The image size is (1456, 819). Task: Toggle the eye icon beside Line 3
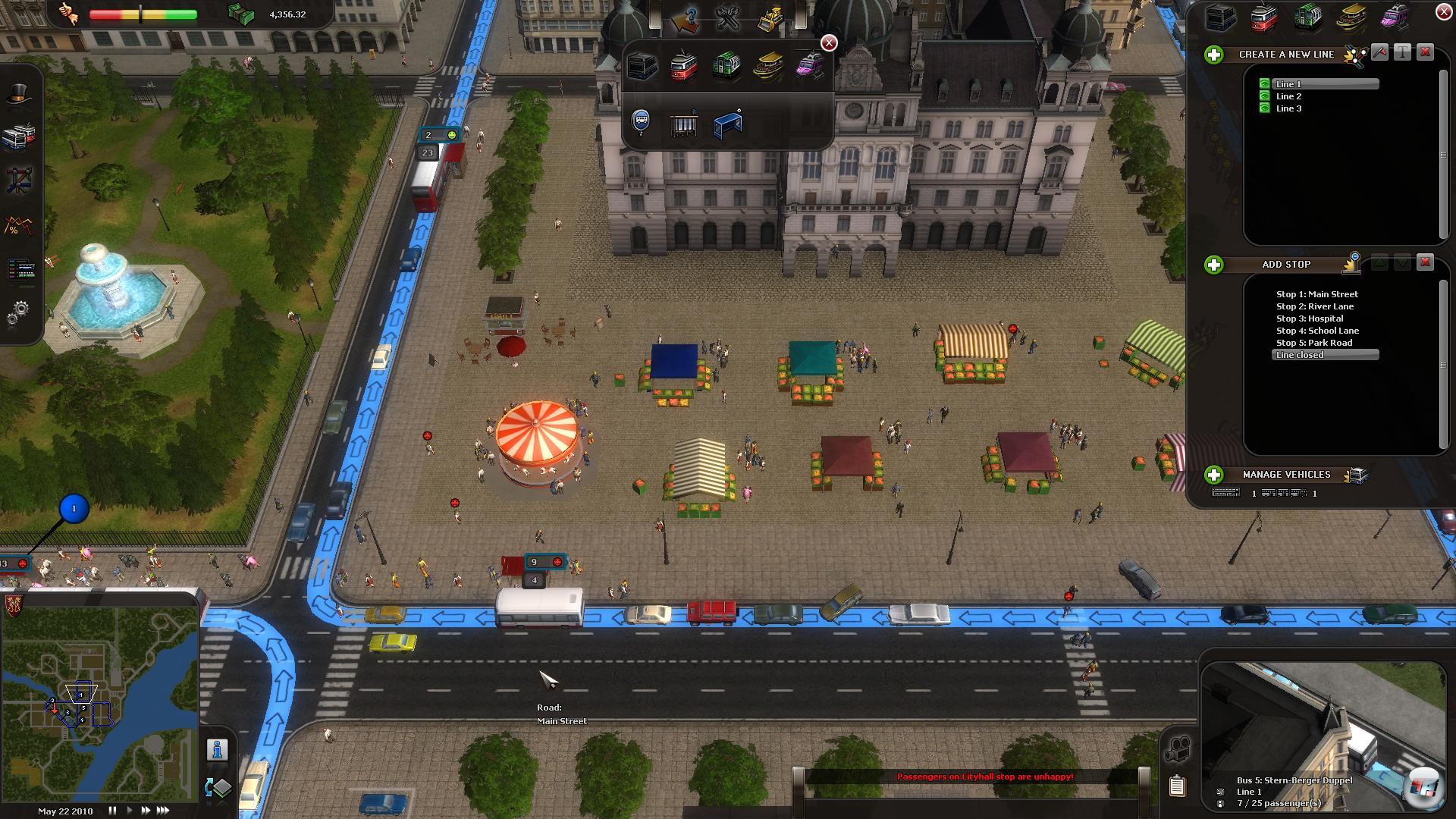coord(1264,108)
